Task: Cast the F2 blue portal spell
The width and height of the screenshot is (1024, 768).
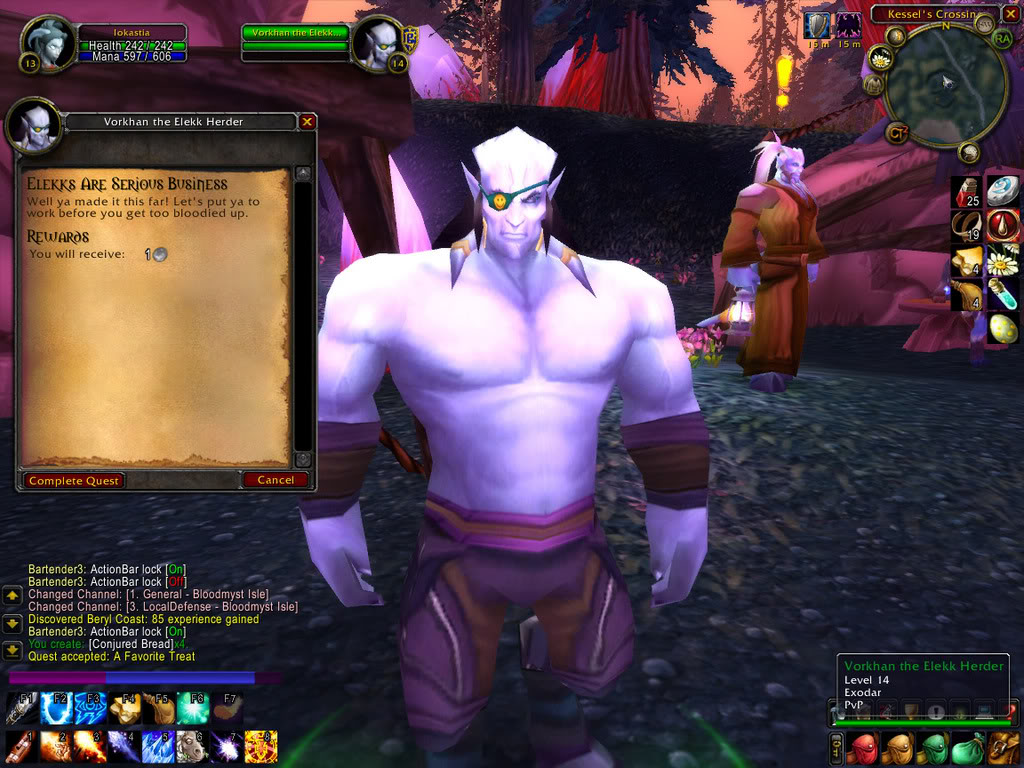Action: coord(55,709)
